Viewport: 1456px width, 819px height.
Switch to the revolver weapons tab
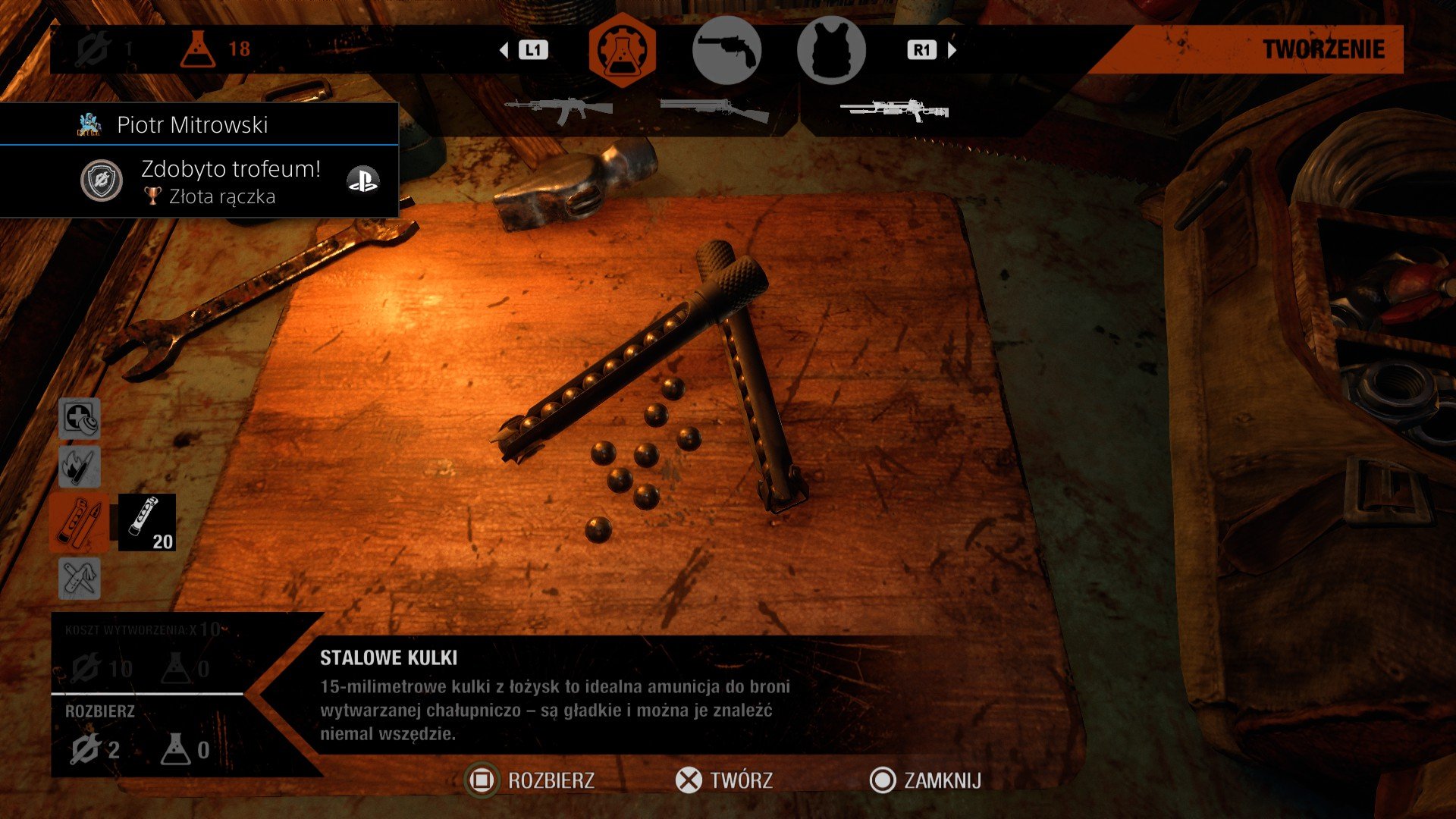click(x=726, y=50)
